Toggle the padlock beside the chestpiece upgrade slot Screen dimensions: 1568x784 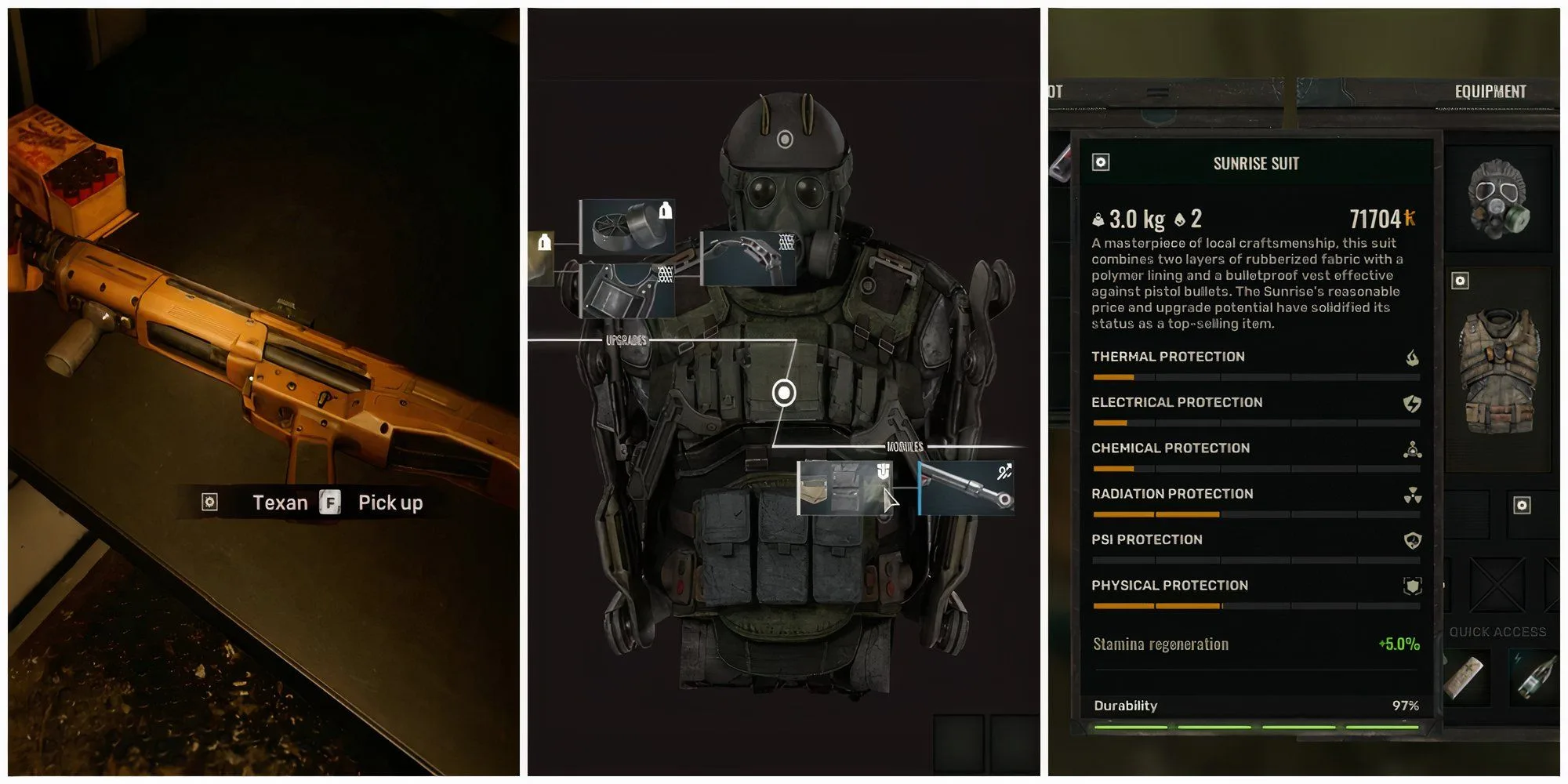coord(543,242)
